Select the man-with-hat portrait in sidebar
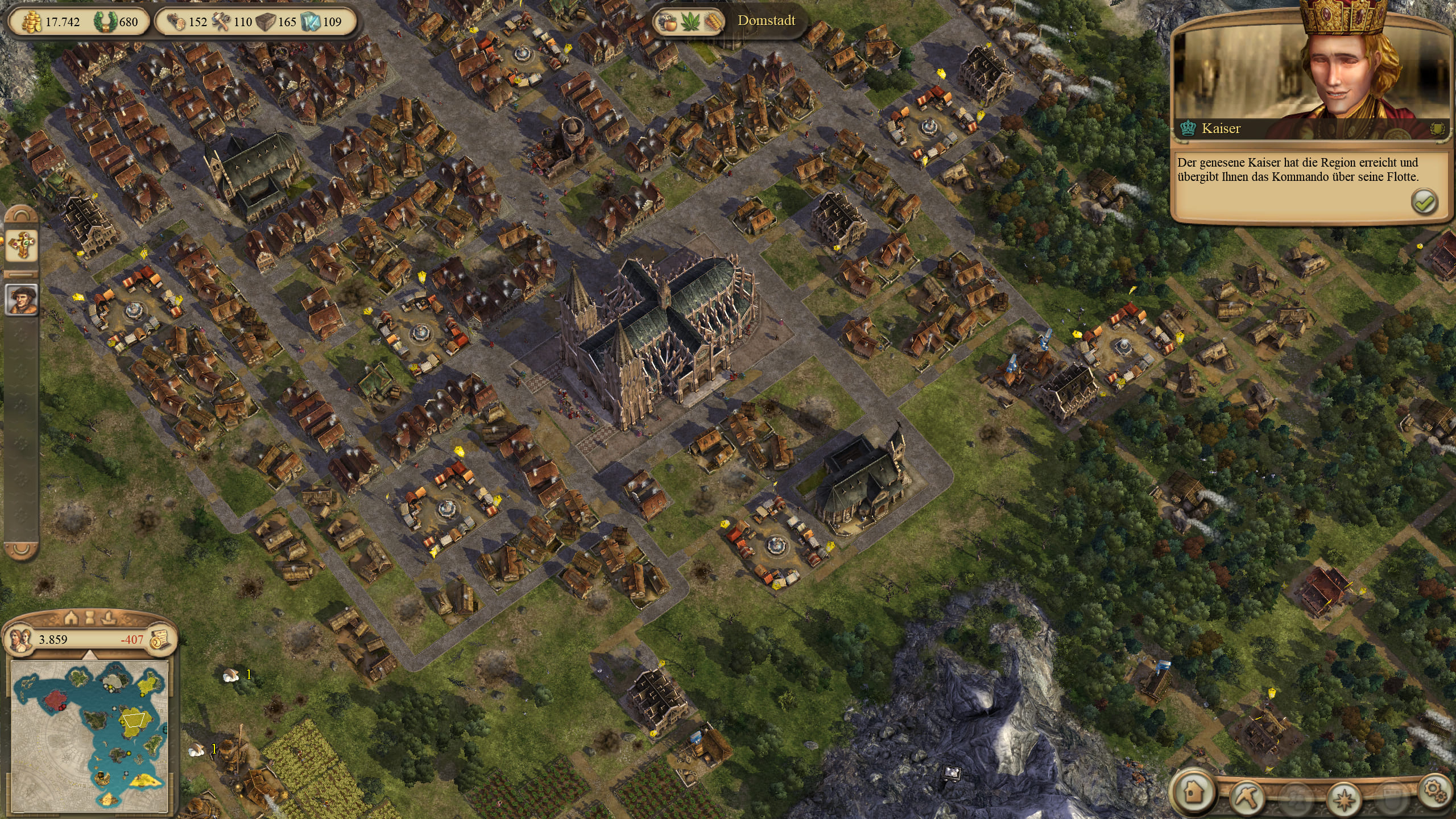Image resolution: width=1456 pixels, height=819 pixels. click(22, 299)
